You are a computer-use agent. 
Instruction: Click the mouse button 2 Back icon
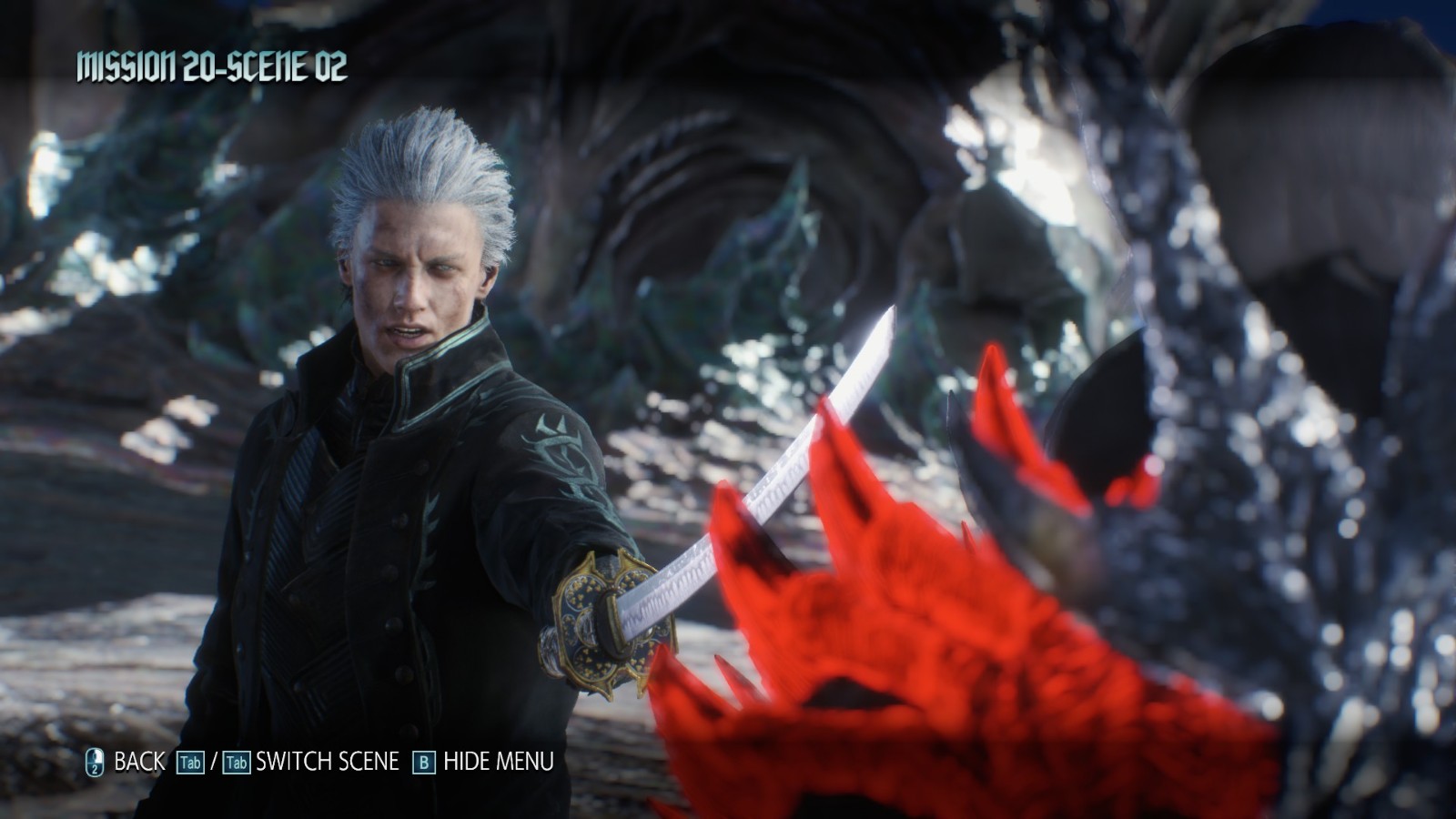(94, 762)
